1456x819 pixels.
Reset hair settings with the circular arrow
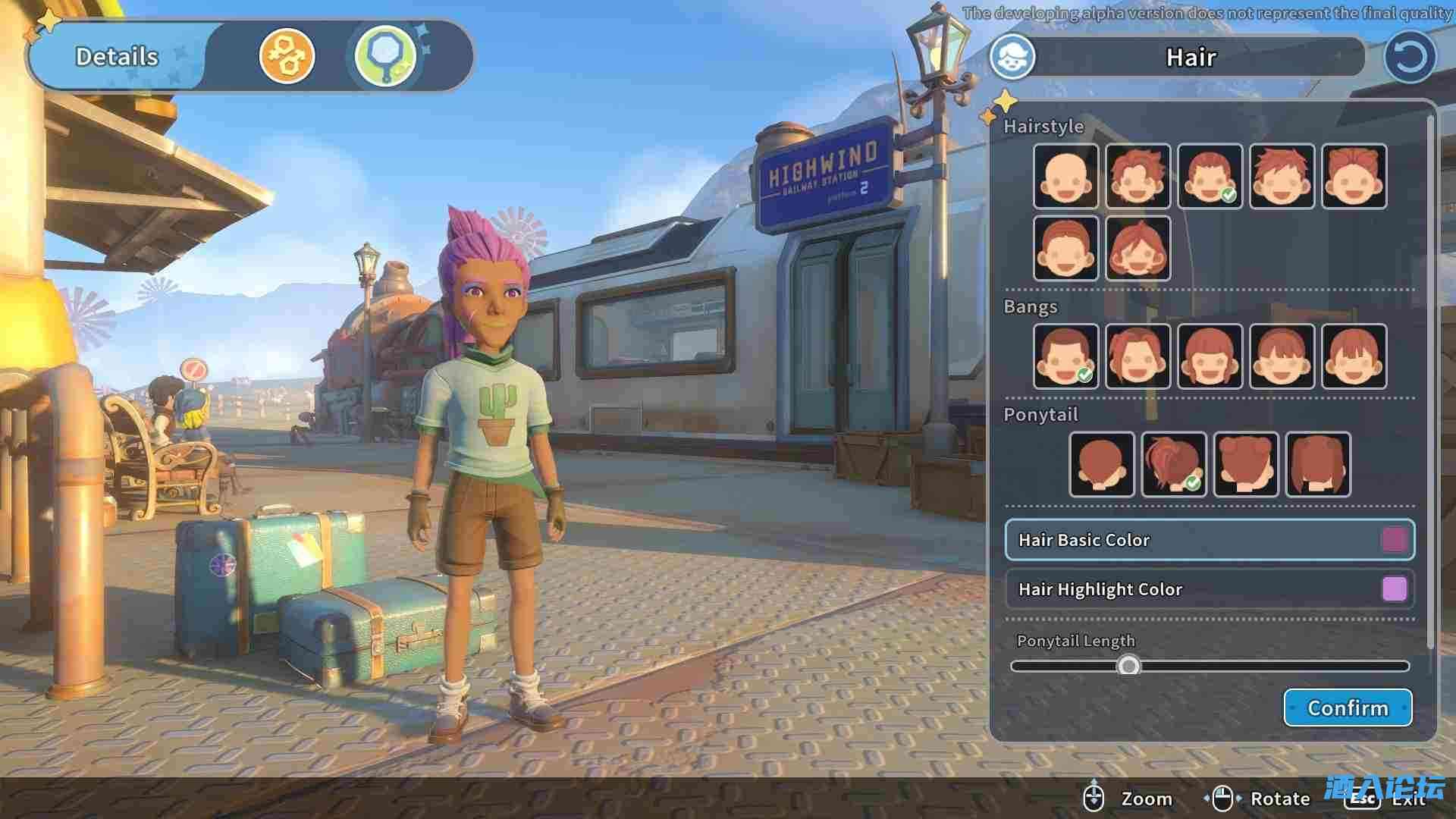[x=1409, y=57]
